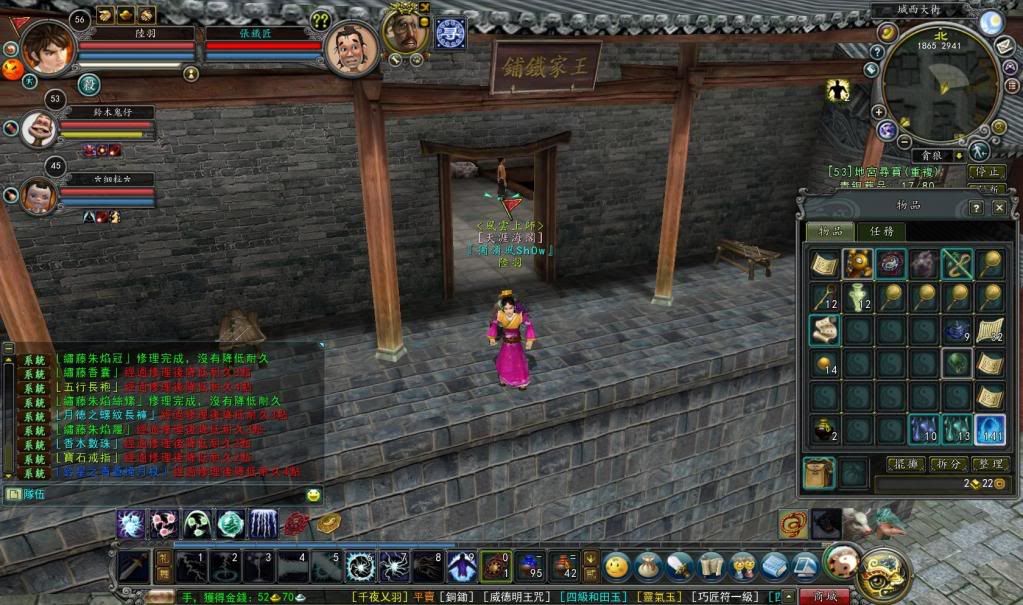The width and height of the screenshot is (1023, 605).
Task: Click the blue 寻 pathfinding icon
Action: (x=450, y=33)
